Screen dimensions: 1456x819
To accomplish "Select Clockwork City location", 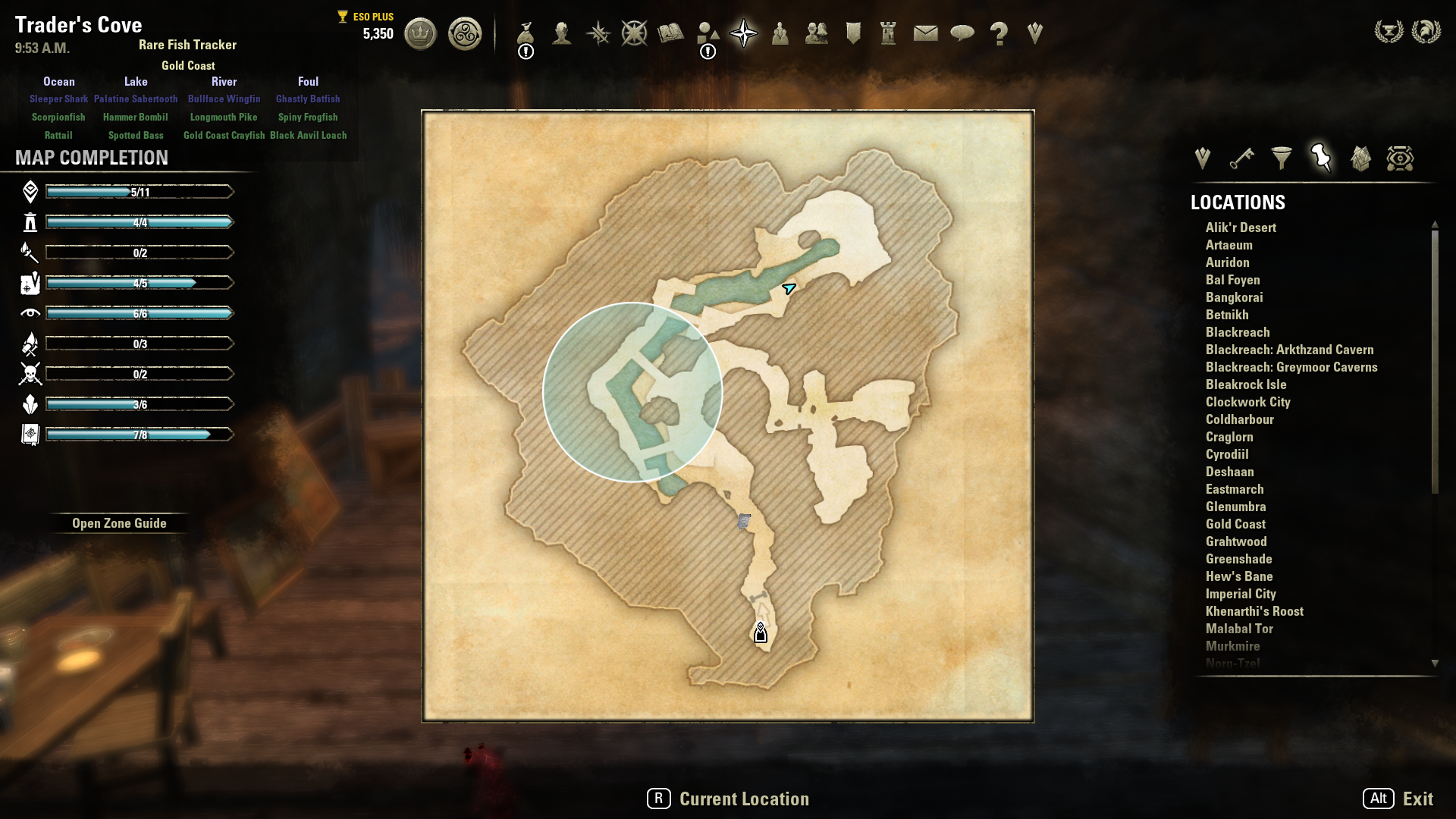I will pyautogui.click(x=1247, y=402).
